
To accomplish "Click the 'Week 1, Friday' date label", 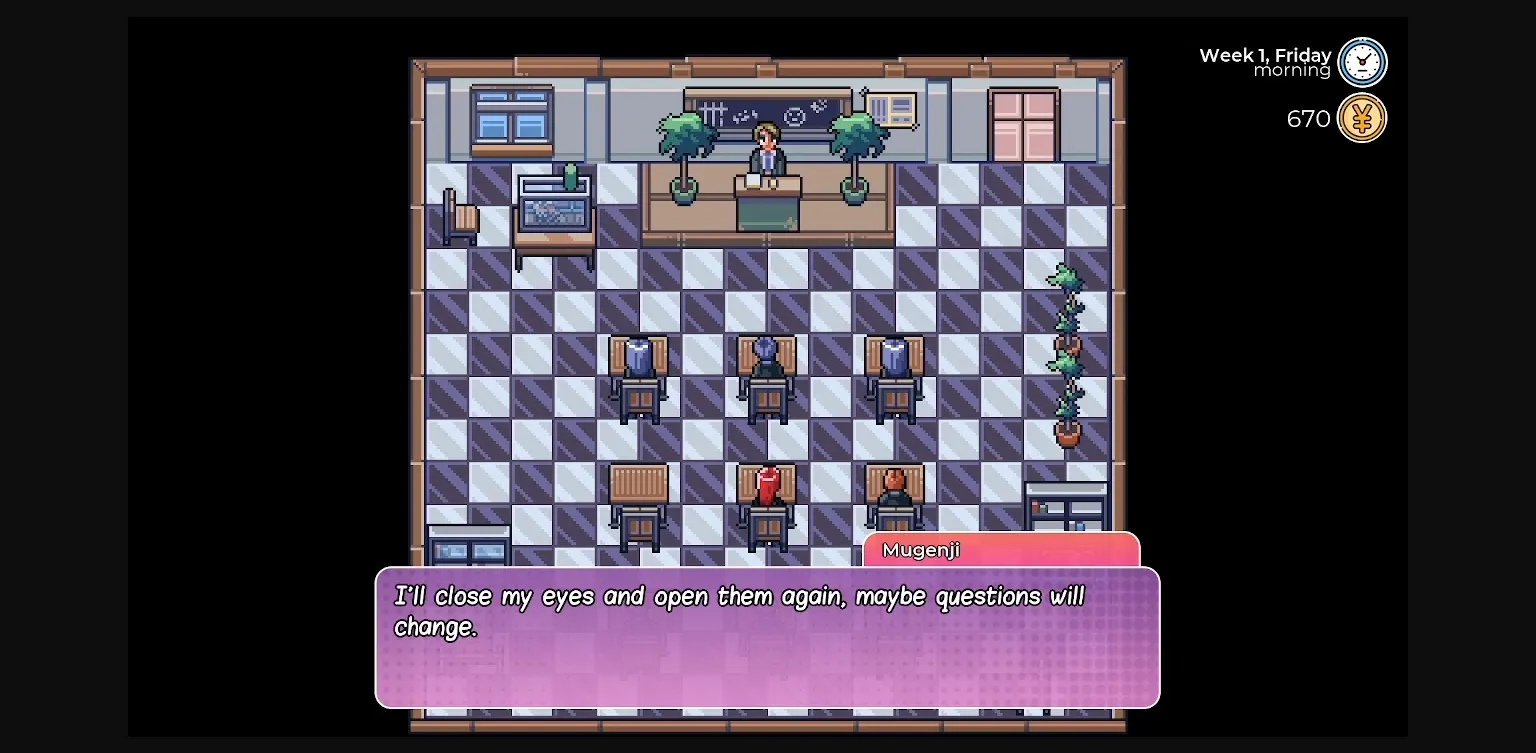I will [1263, 56].
